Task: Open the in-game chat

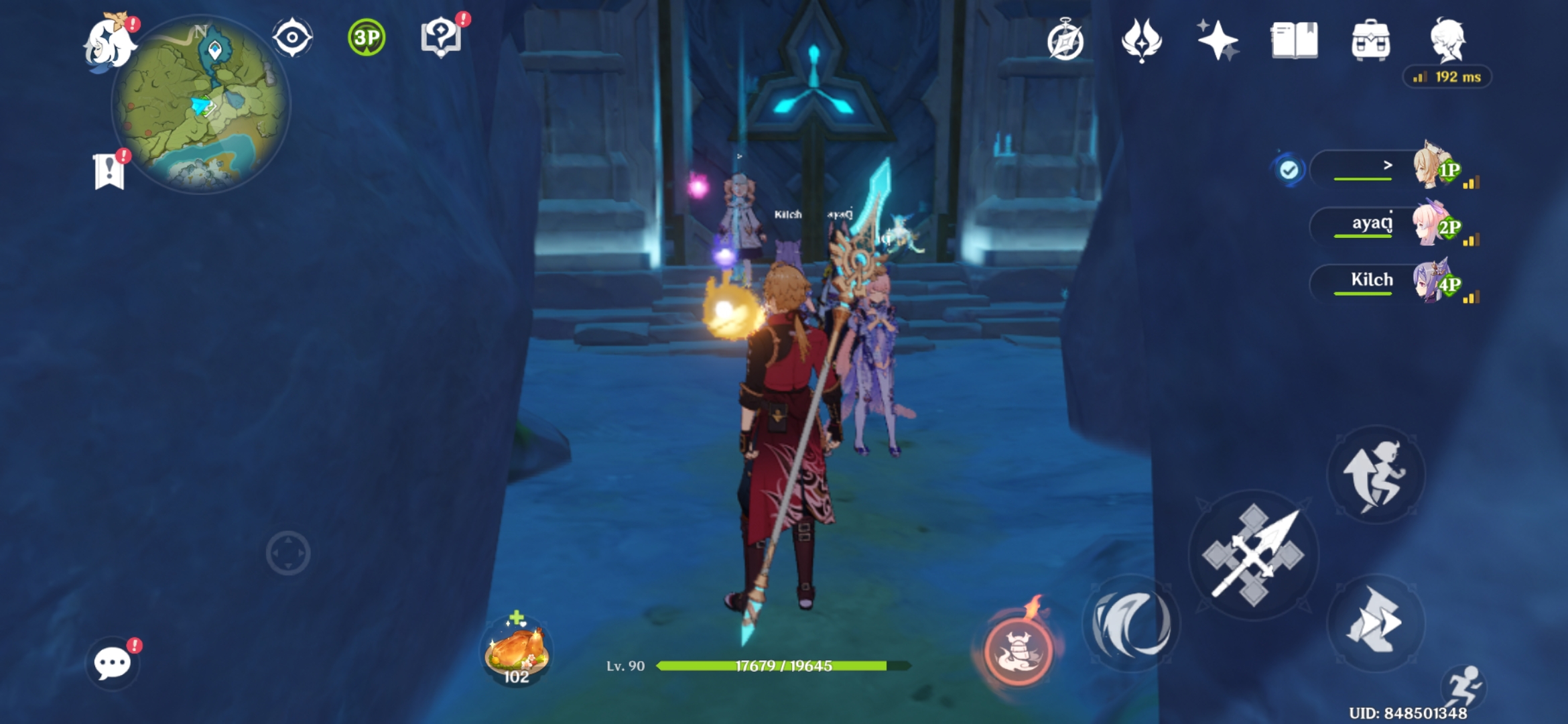Action: (x=113, y=664)
